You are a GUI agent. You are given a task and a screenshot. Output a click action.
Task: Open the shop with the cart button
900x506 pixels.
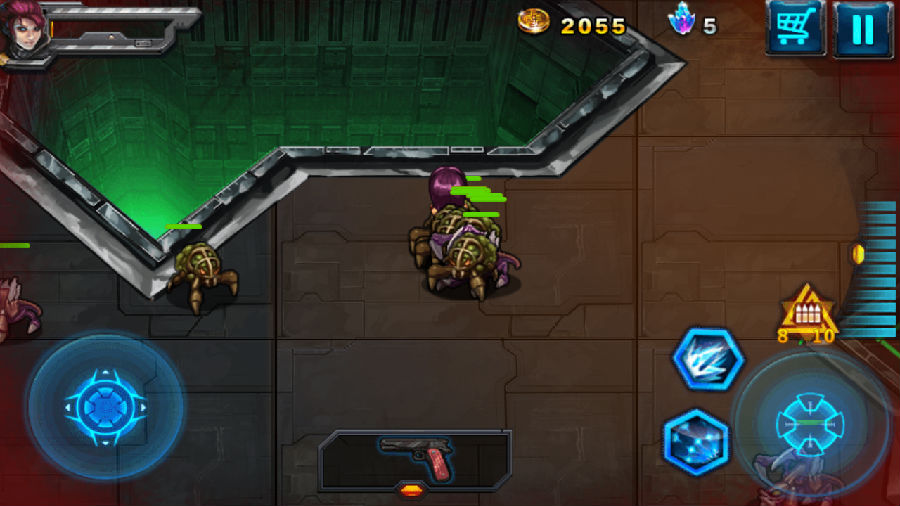click(795, 27)
